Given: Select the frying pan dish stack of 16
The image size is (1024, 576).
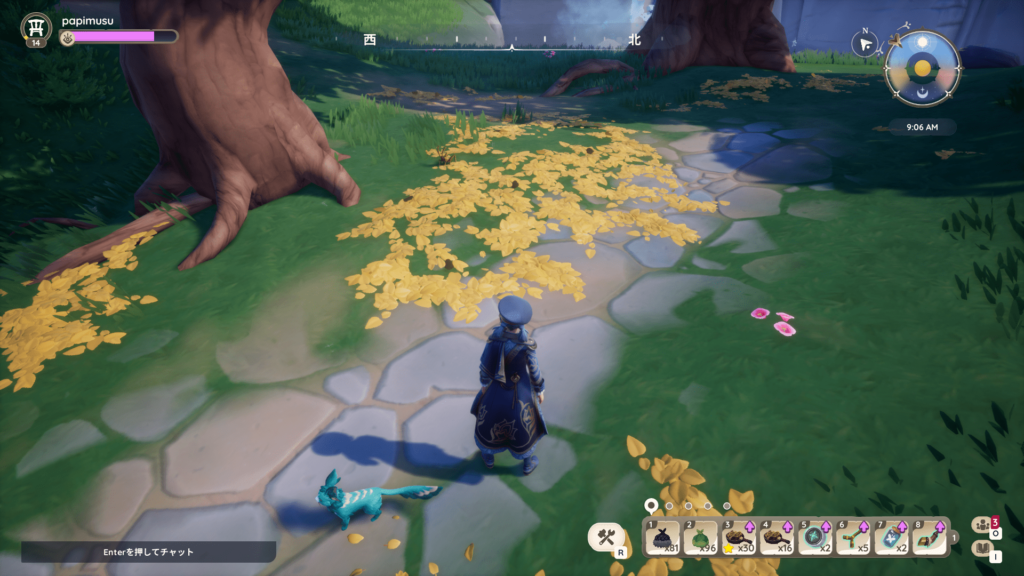Looking at the screenshot, I should pyautogui.click(x=776, y=537).
